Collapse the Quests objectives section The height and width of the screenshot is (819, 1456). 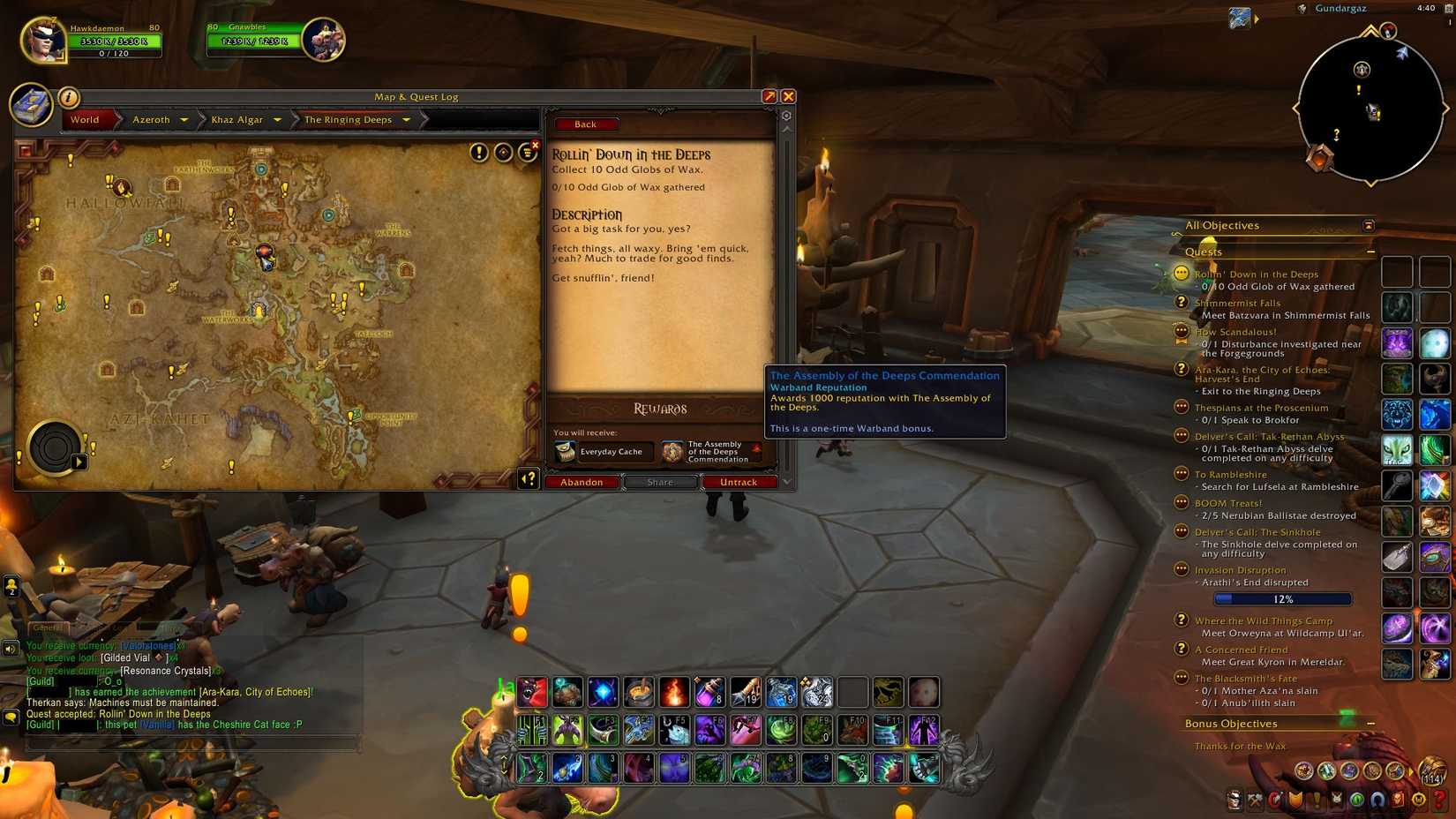[x=1370, y=252]
